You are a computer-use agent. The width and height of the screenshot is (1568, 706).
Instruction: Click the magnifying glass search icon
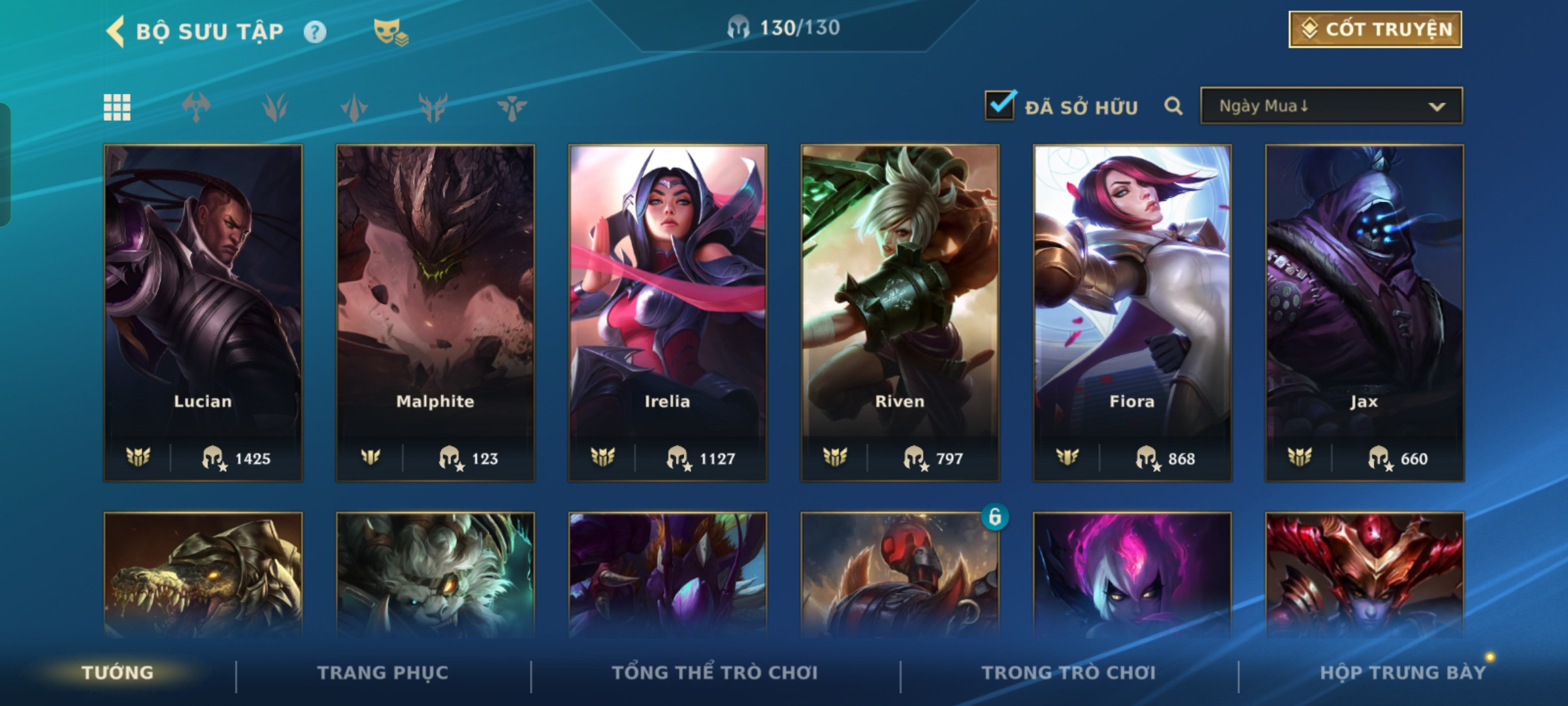click(x=1173, y=106)
